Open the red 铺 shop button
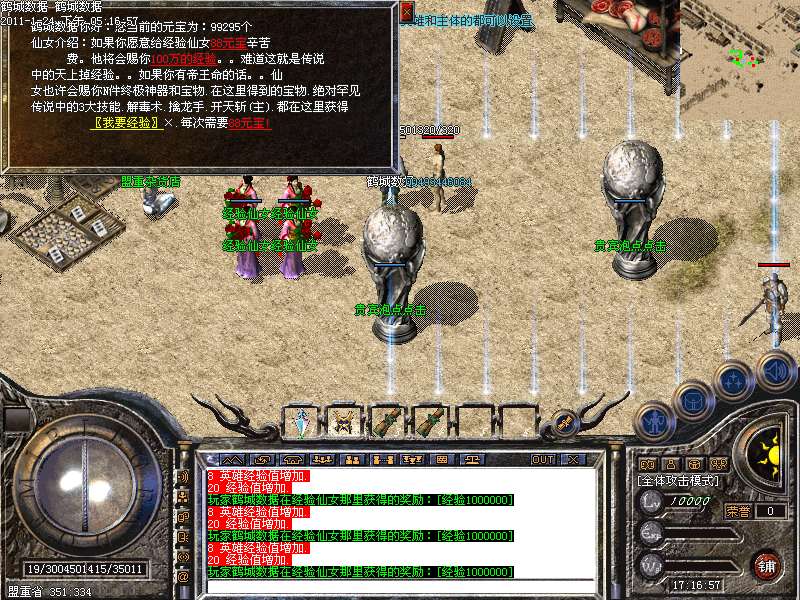 coord(767,564)
